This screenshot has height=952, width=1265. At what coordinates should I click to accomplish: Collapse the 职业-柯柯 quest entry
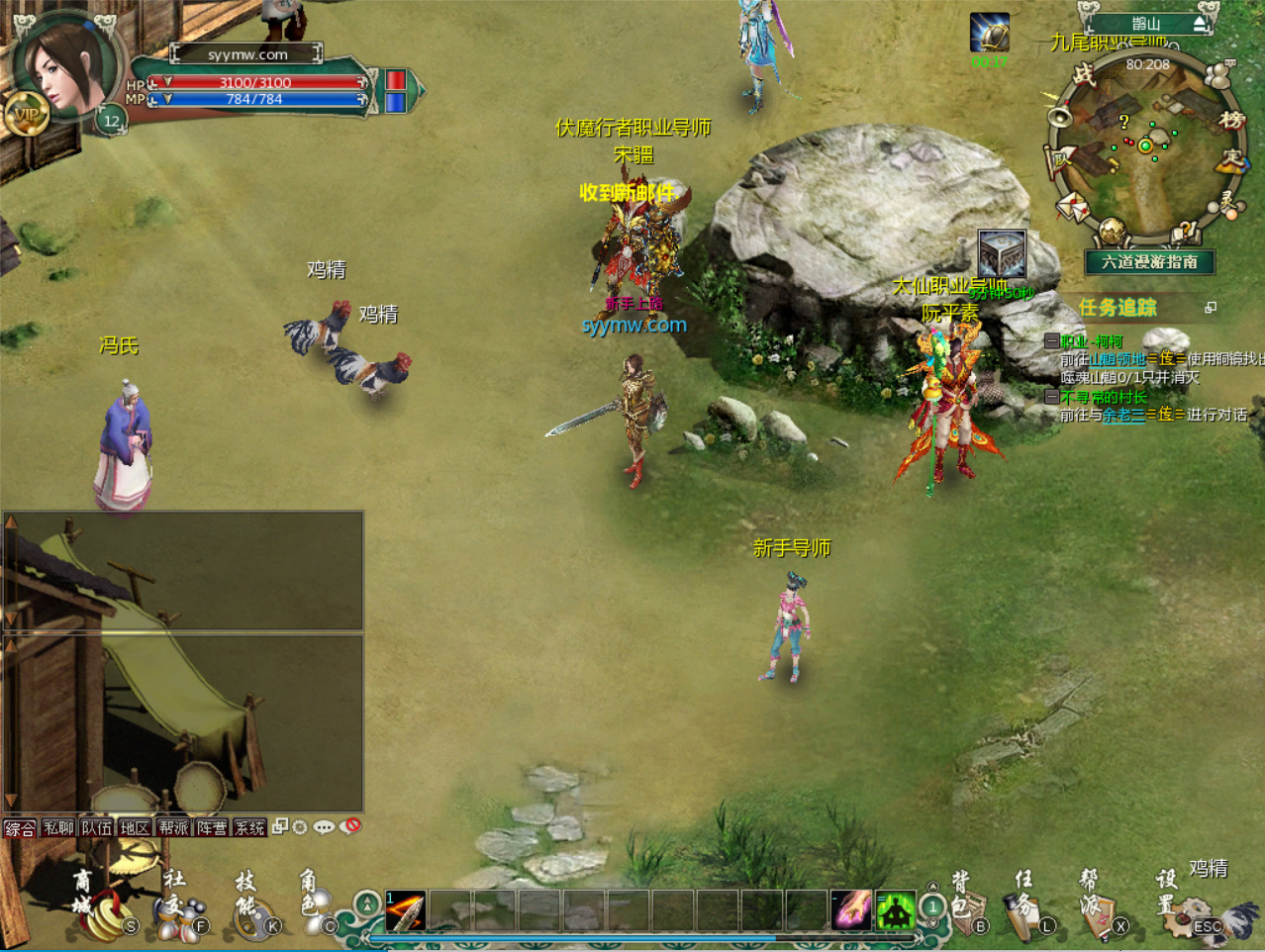pos(1052,341)
